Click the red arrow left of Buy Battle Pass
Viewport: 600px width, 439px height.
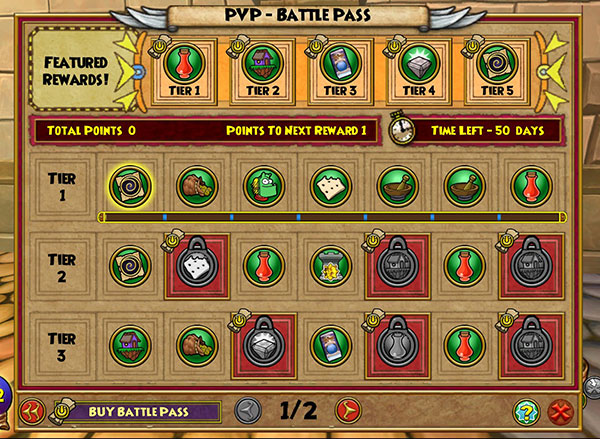pos(33,411)
